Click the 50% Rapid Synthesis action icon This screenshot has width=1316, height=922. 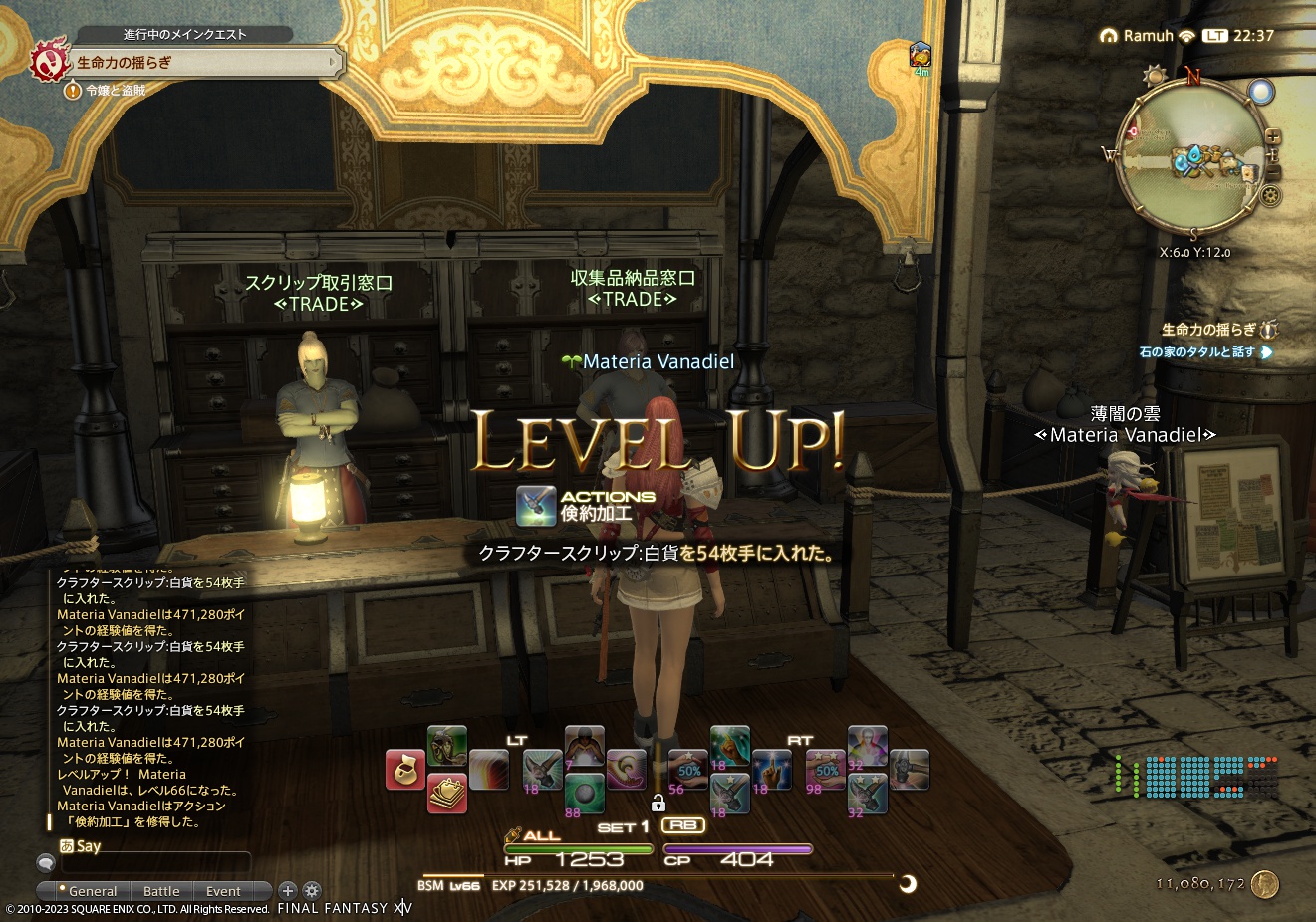687,770
